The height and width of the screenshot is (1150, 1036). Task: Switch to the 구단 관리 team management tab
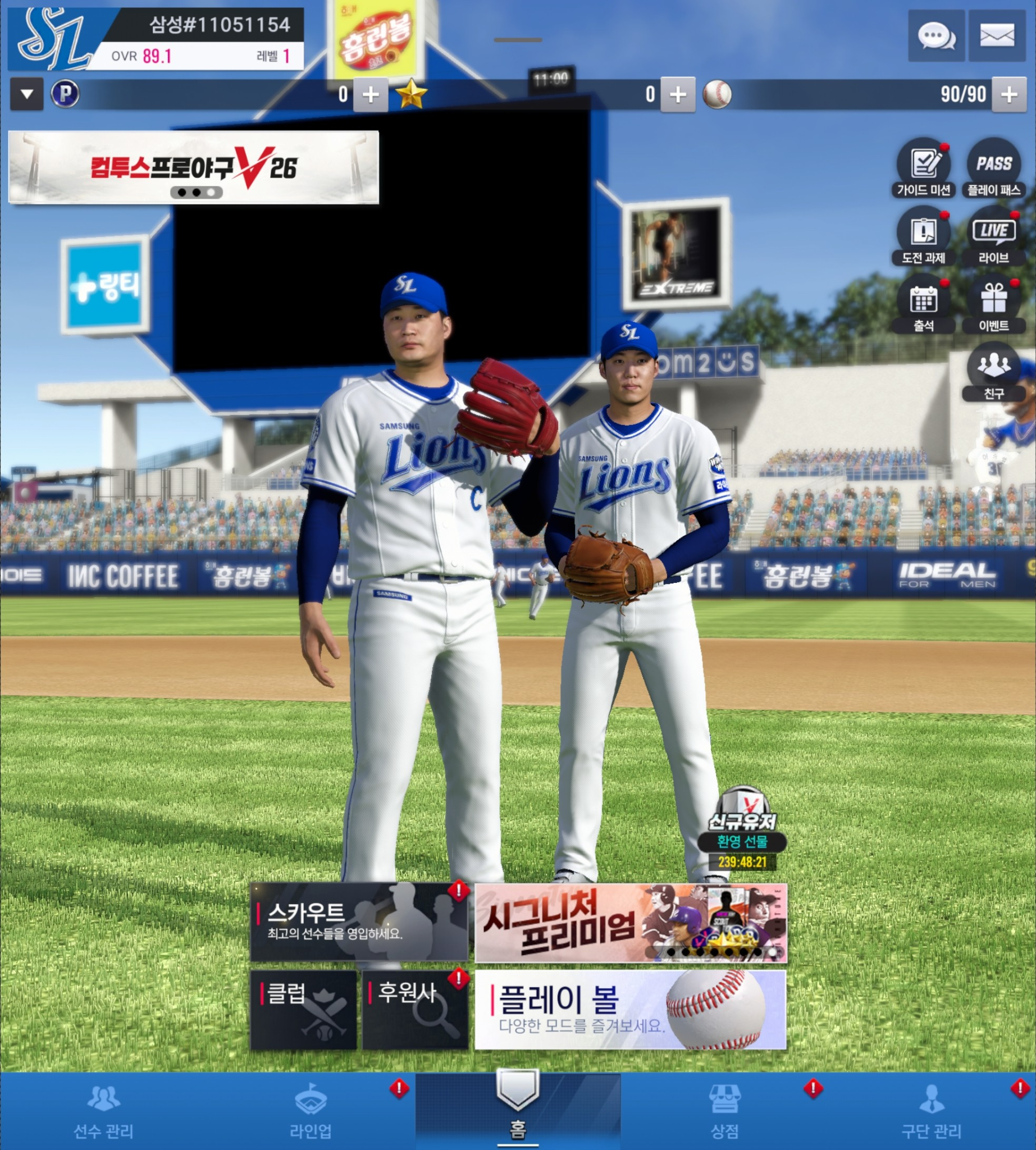tap(932, 1111)
